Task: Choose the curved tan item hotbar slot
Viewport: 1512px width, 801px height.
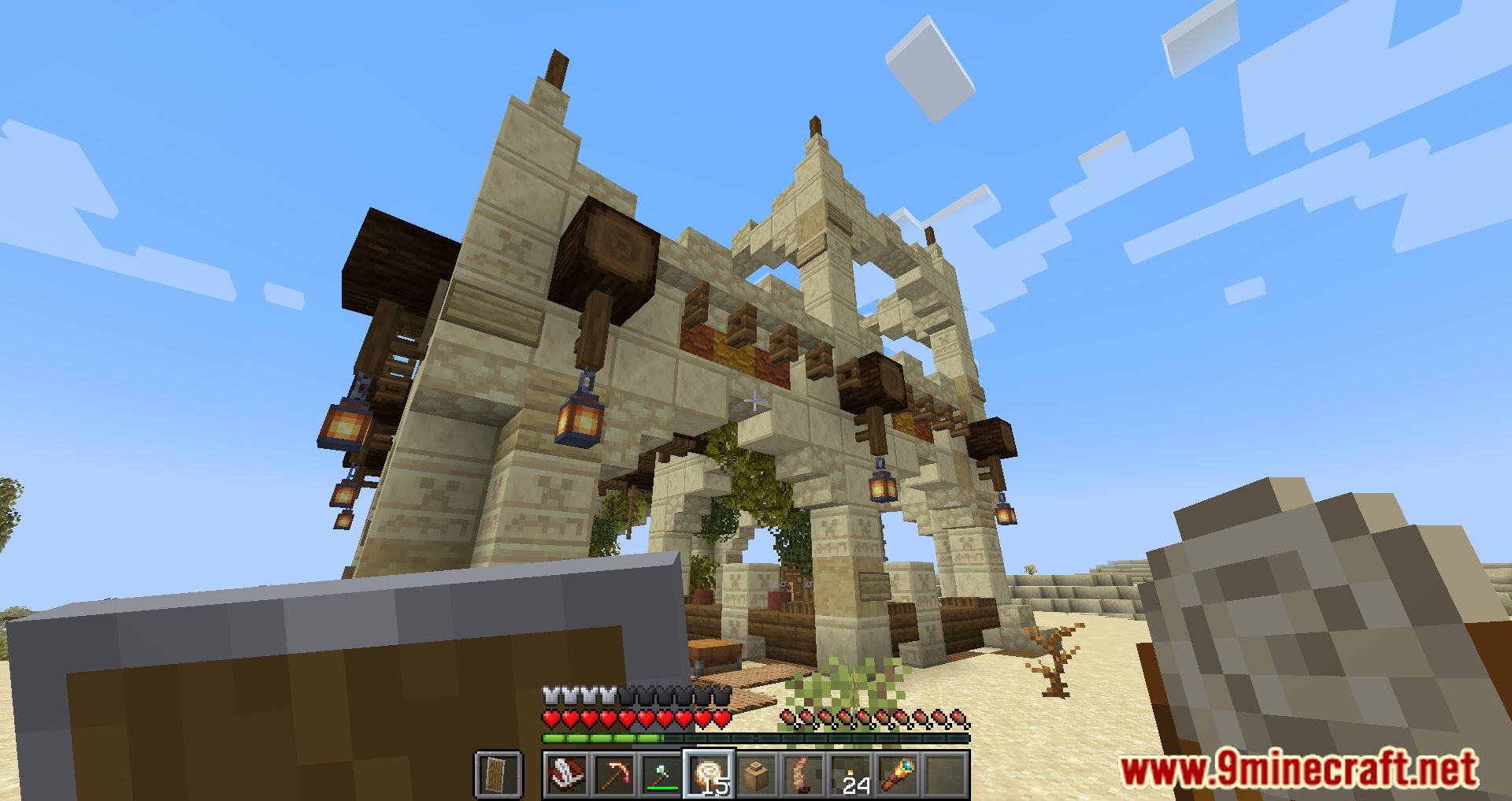Action: pyautogui.click(x=803, y=774)
